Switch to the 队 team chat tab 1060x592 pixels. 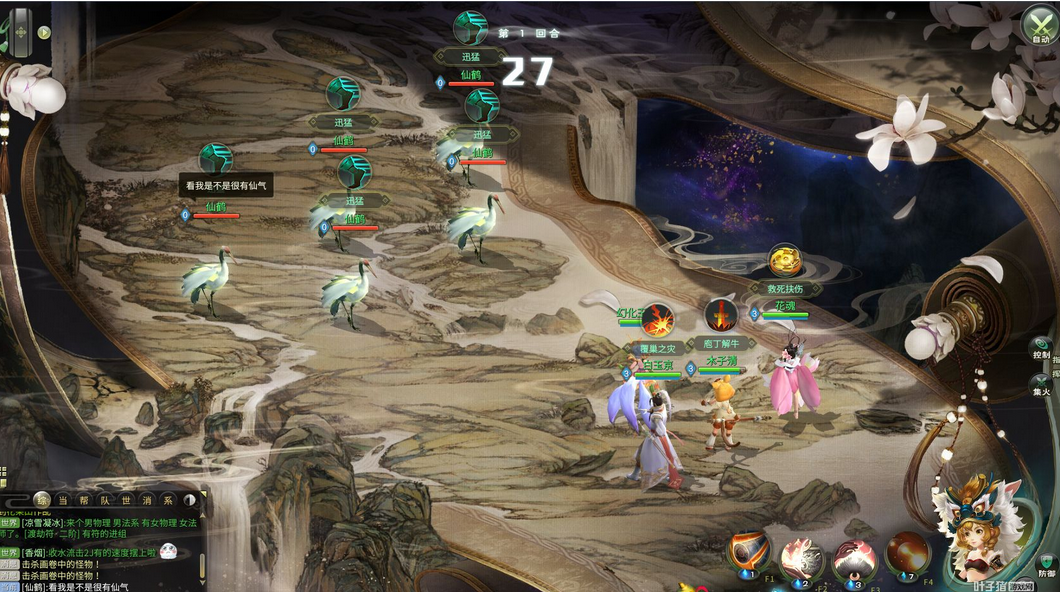point(106,500)
